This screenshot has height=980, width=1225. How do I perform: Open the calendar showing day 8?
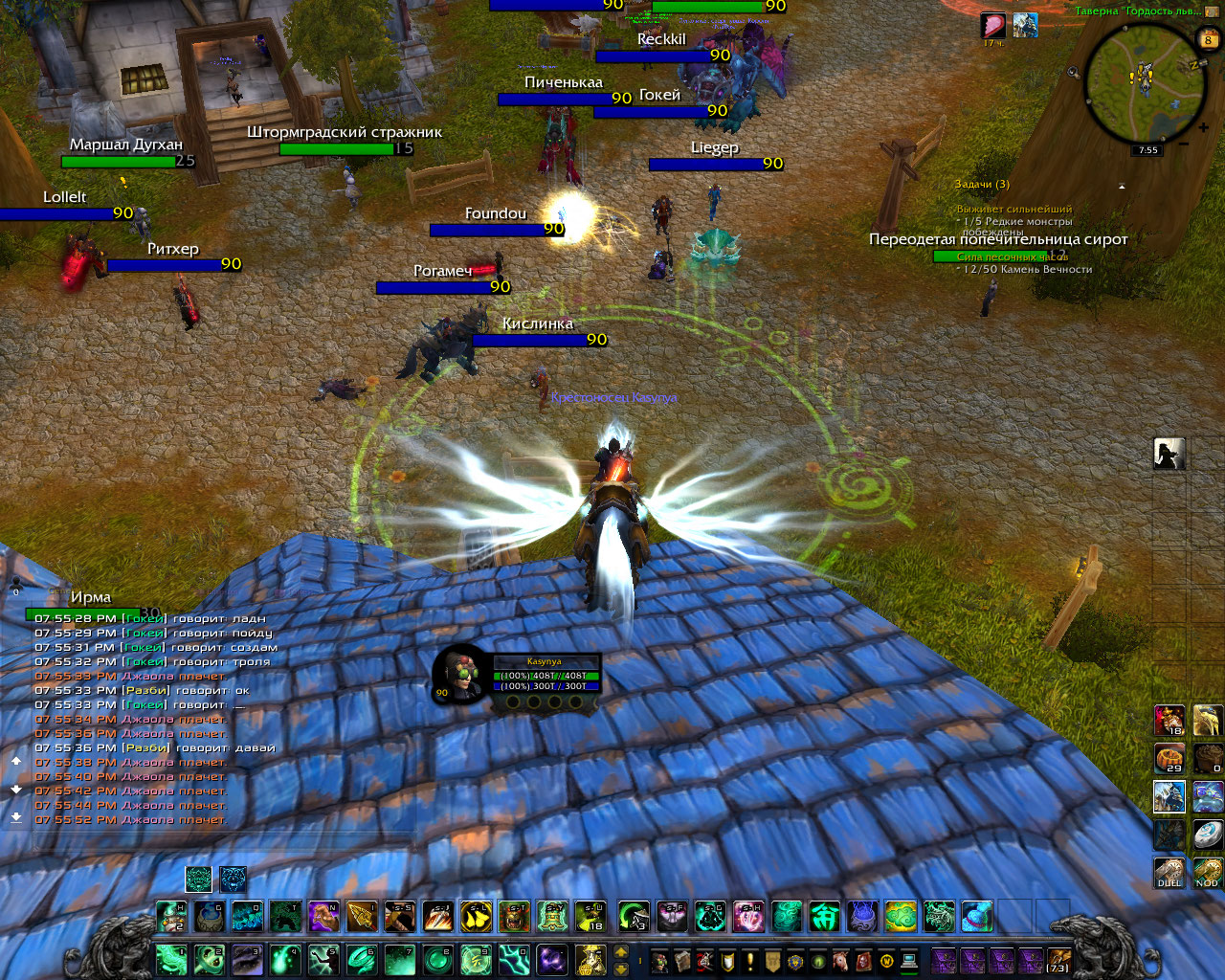(x=1208, y=38)
